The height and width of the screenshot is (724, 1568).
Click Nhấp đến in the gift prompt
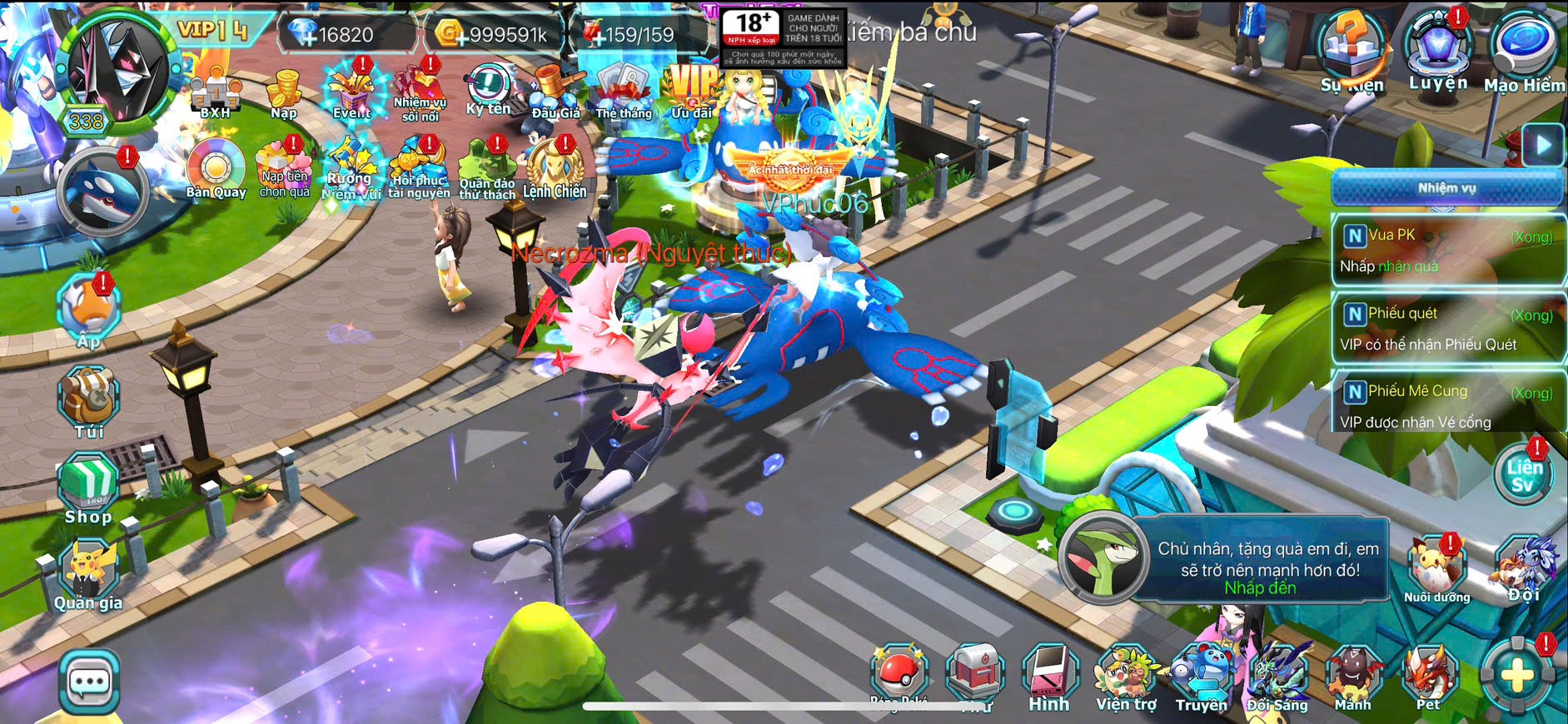(x=1260, y=588)
